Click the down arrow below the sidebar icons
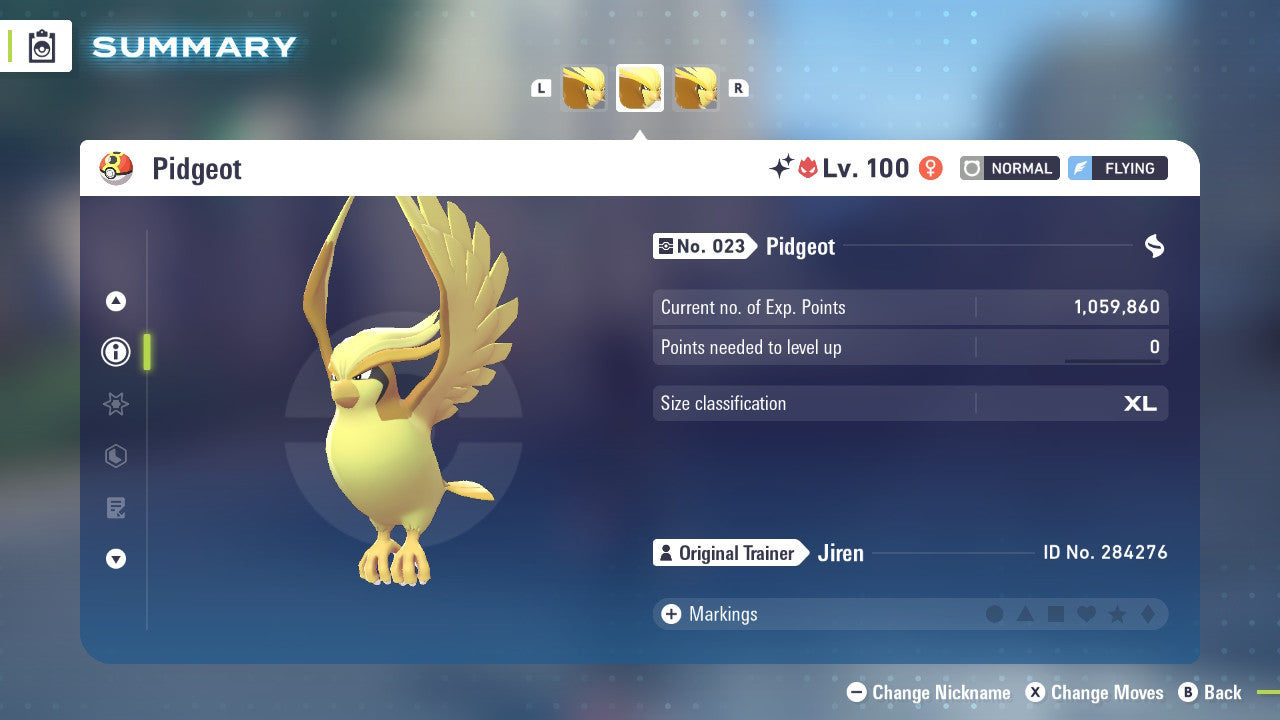The image size is (1280, 720). pyautogui.click(x=115, y=559)
